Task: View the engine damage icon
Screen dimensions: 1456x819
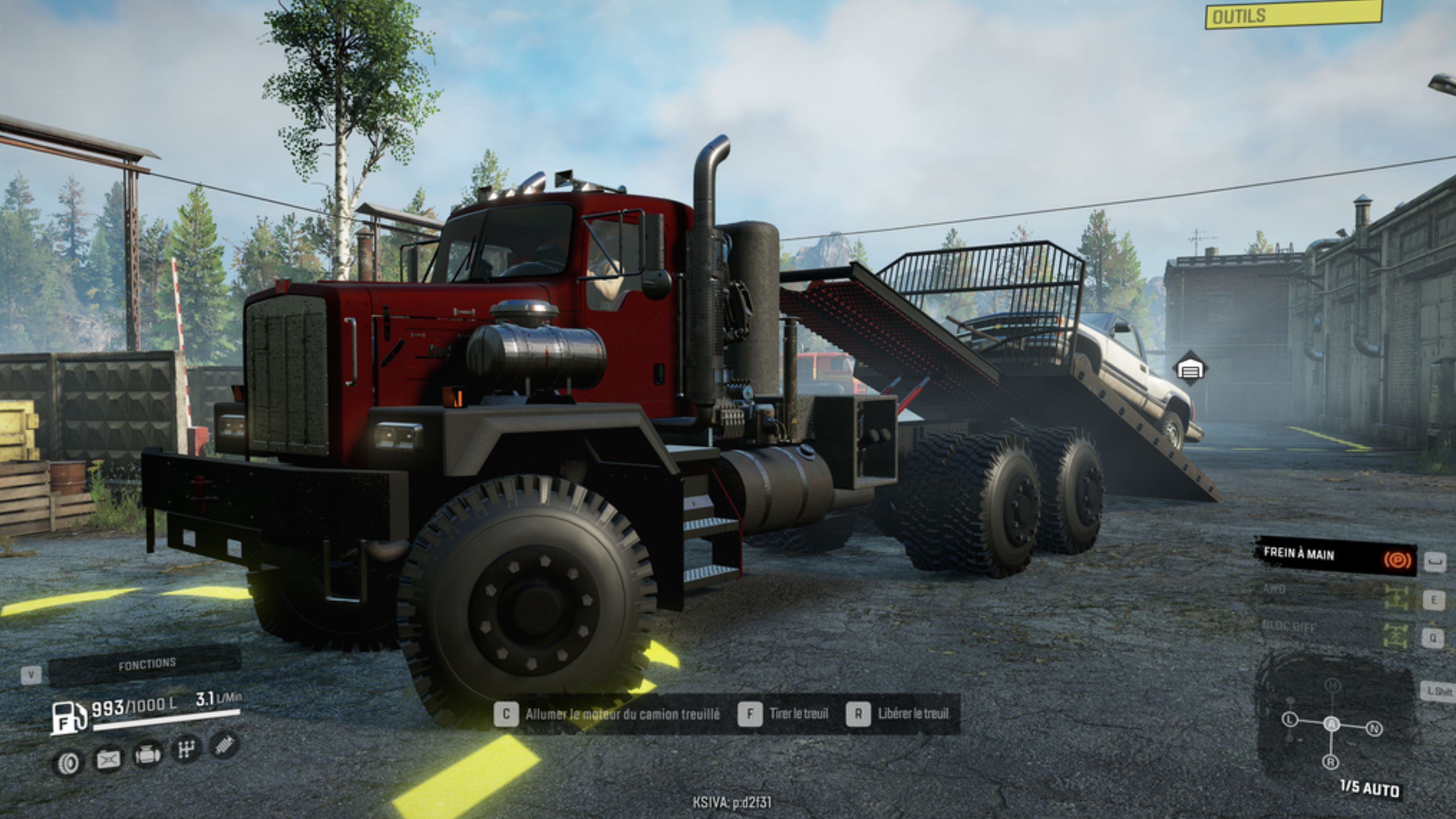Action: click(147, 755)
